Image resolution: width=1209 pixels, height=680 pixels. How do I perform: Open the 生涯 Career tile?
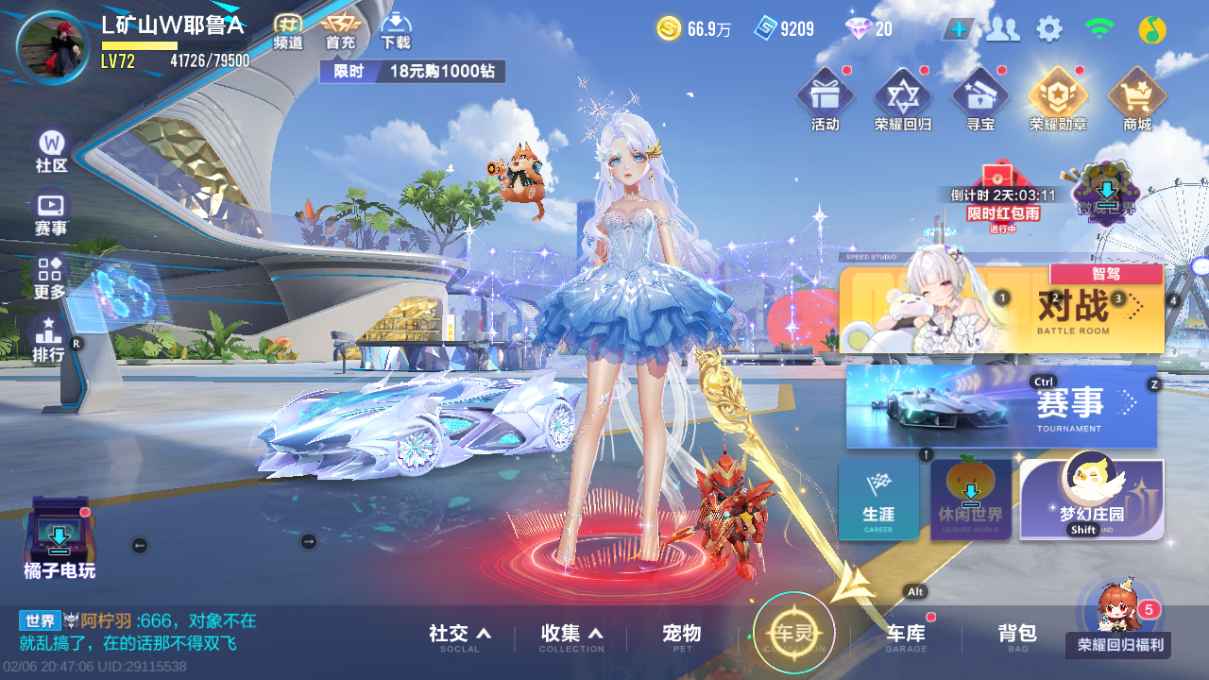(x=878, y=500)
